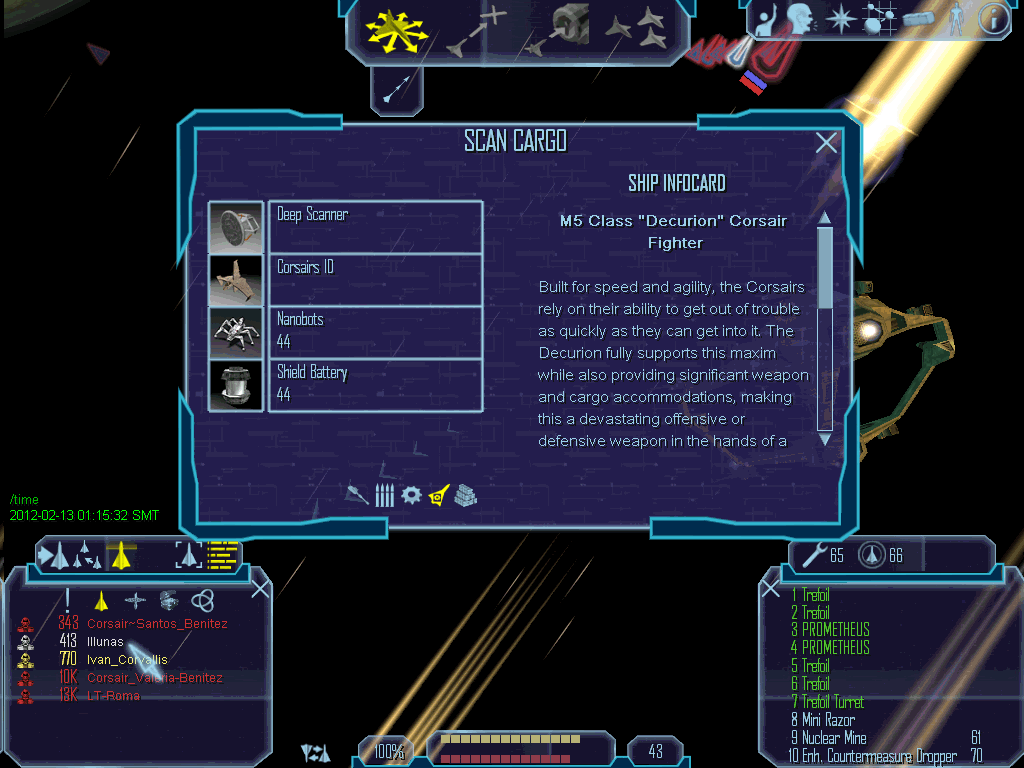Show the gear-shaped equipment filter
1024x768 pixels.
(x=410, y=494)
